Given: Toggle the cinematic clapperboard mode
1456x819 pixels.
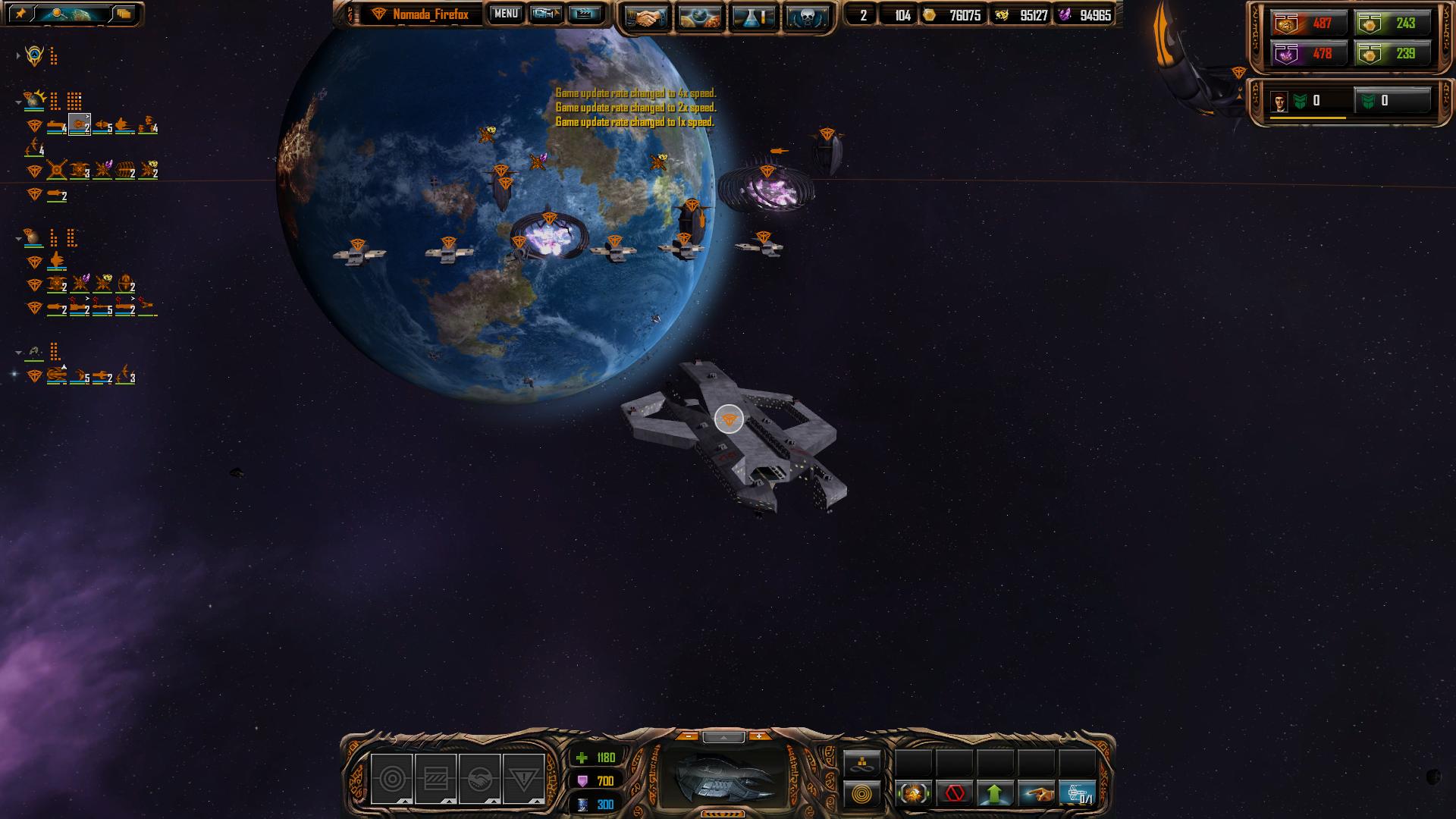Looking at the screenshot, I should [584, 14].
